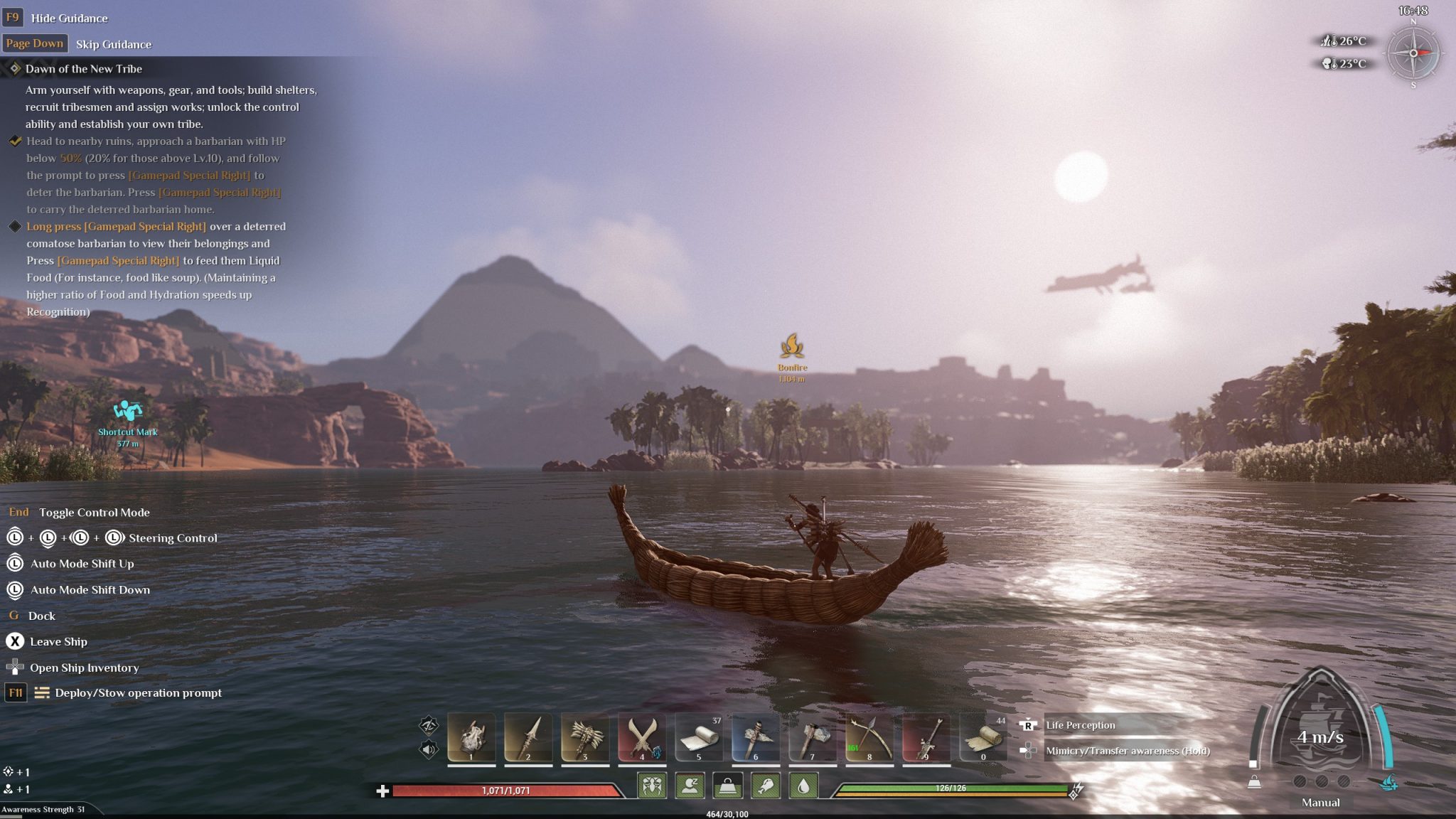Select the Shortcut Mark waypoint
Image resolution: width=1456 pixels, height=819 pixels.
(x=127, y=411)
